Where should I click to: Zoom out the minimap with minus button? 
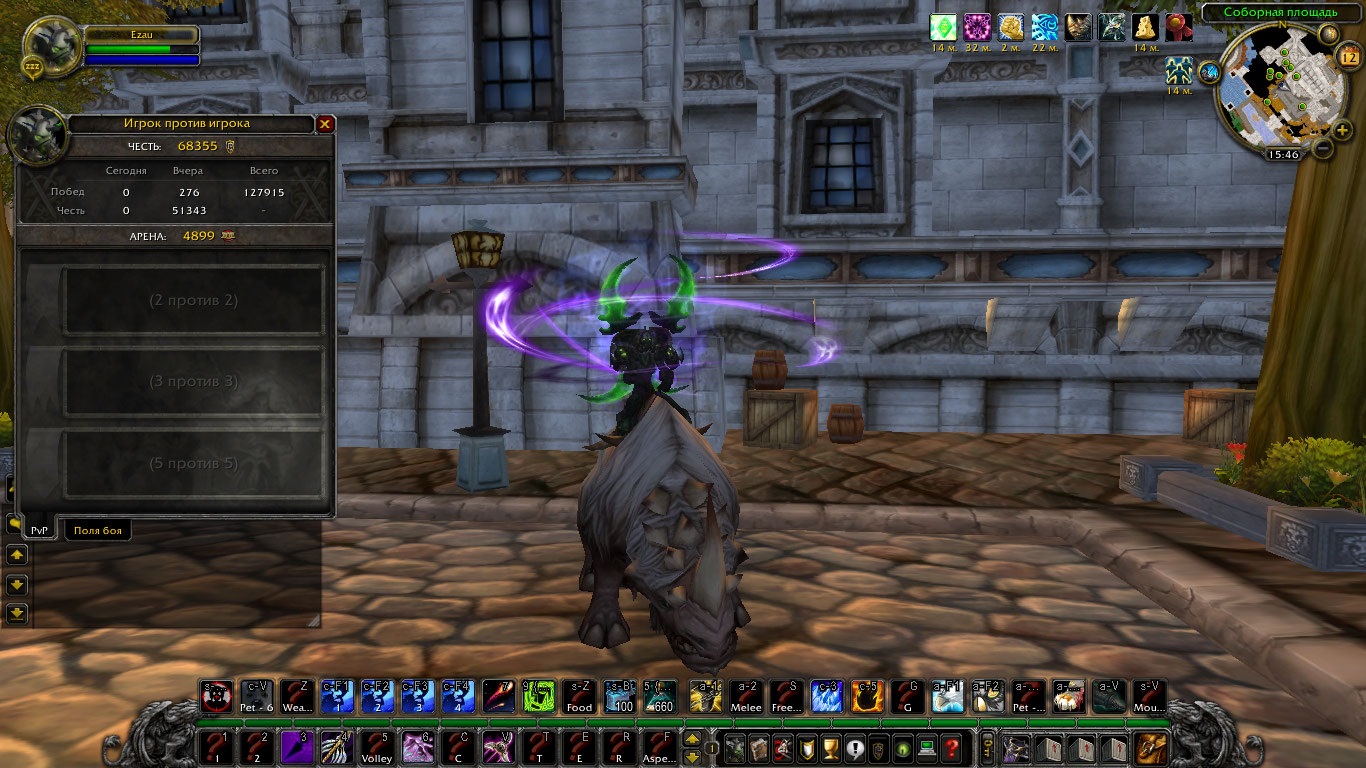pos(1322,150)
